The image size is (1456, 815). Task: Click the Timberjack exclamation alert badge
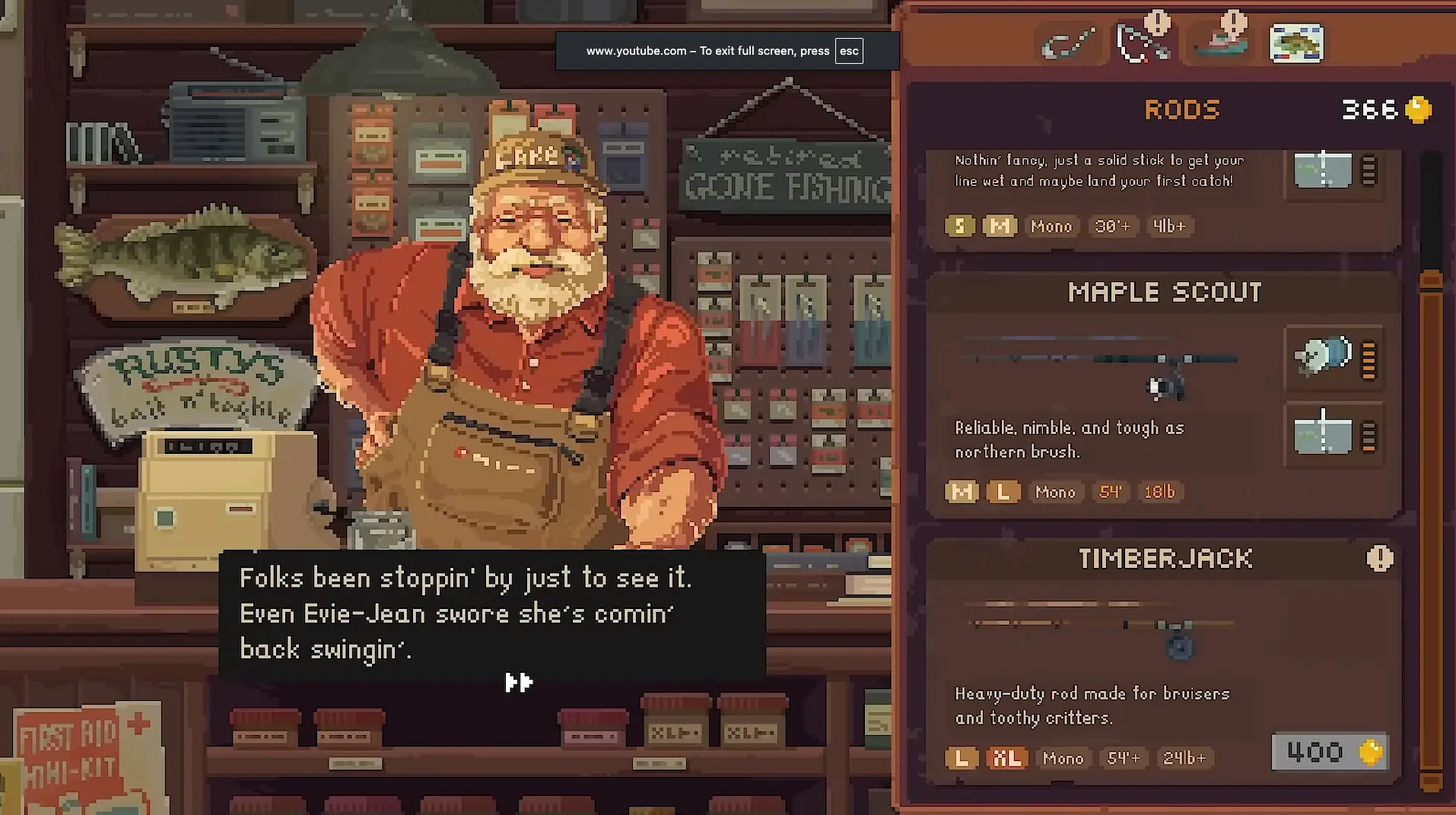tap(1379, 559)
